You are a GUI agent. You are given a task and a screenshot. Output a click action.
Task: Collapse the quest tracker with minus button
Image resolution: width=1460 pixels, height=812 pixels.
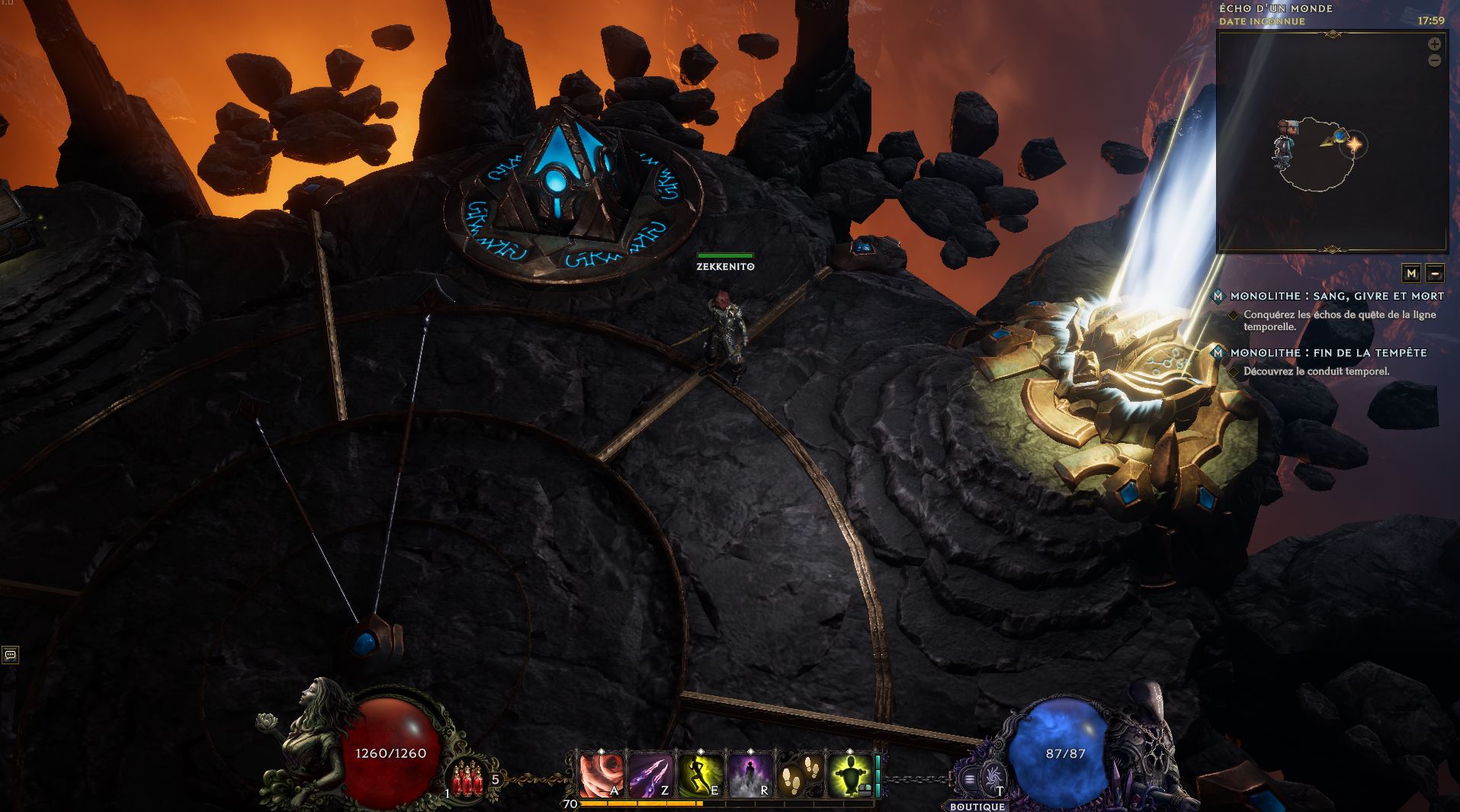coord(1434,273)
